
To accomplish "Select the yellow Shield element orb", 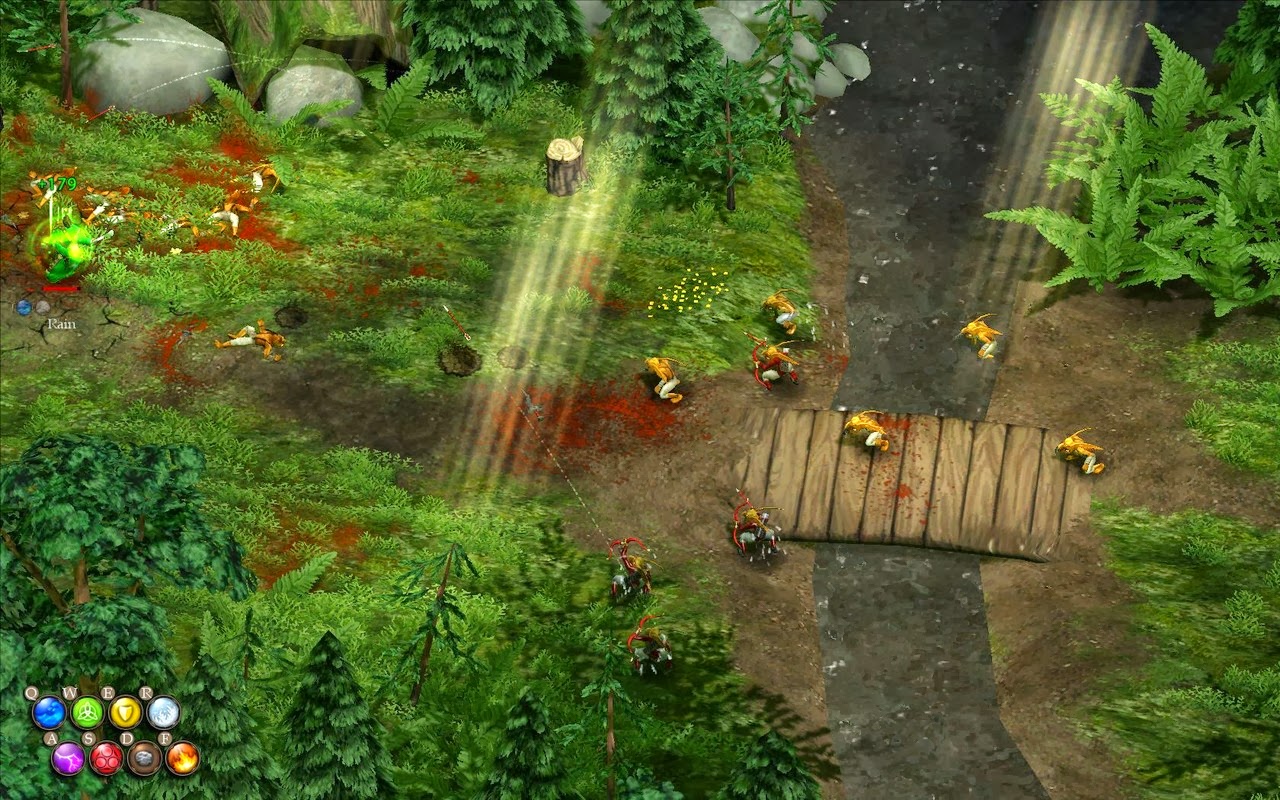I will (x=125, y=711).
